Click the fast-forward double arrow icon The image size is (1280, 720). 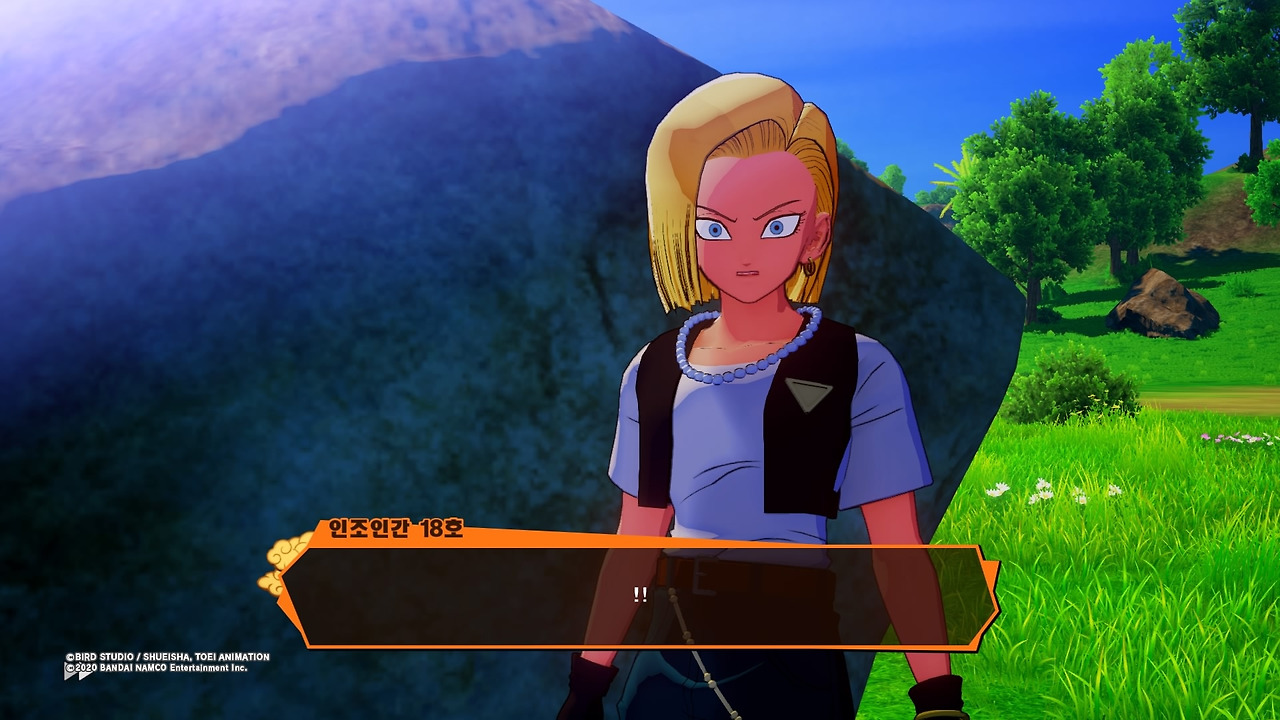point(79,673)
